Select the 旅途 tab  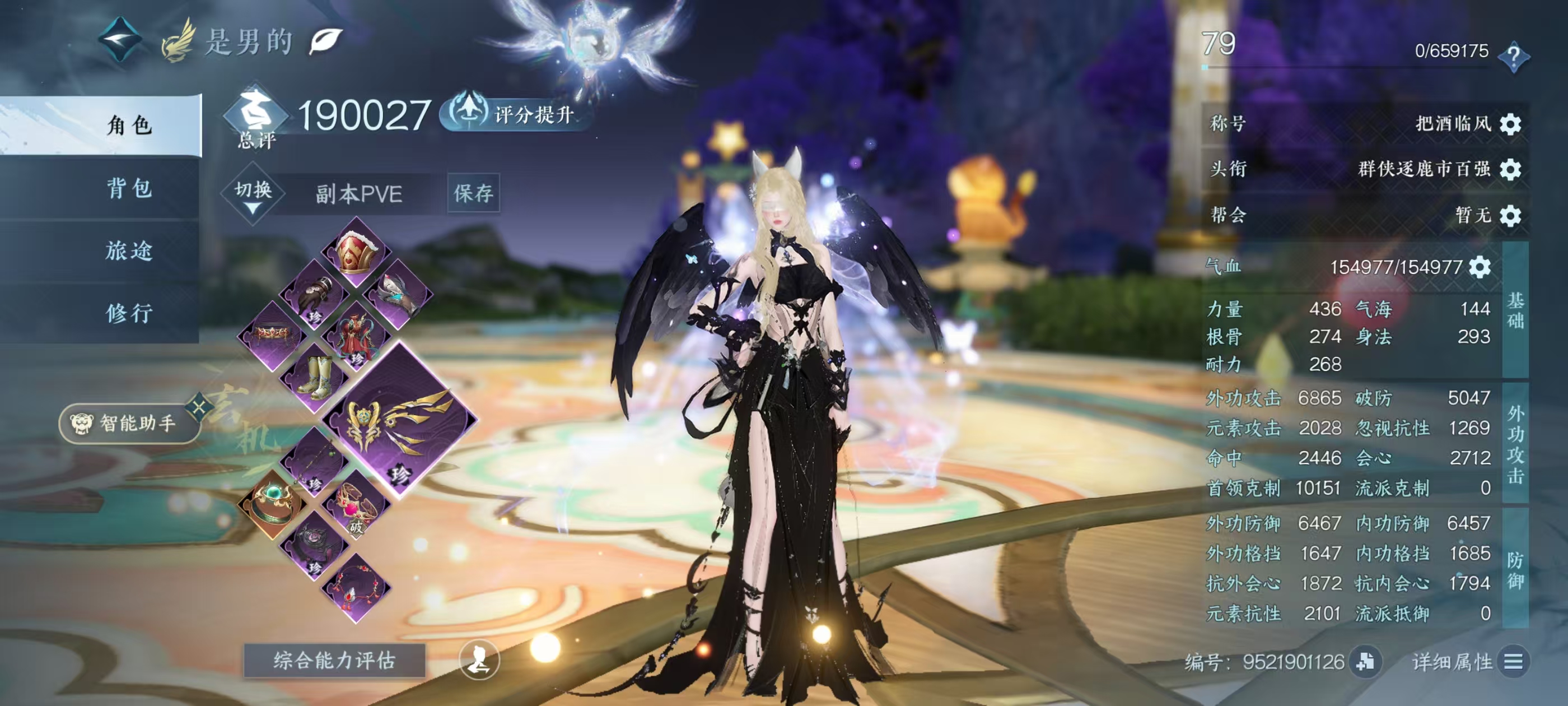pyautogui.click(x=128, y=251)
